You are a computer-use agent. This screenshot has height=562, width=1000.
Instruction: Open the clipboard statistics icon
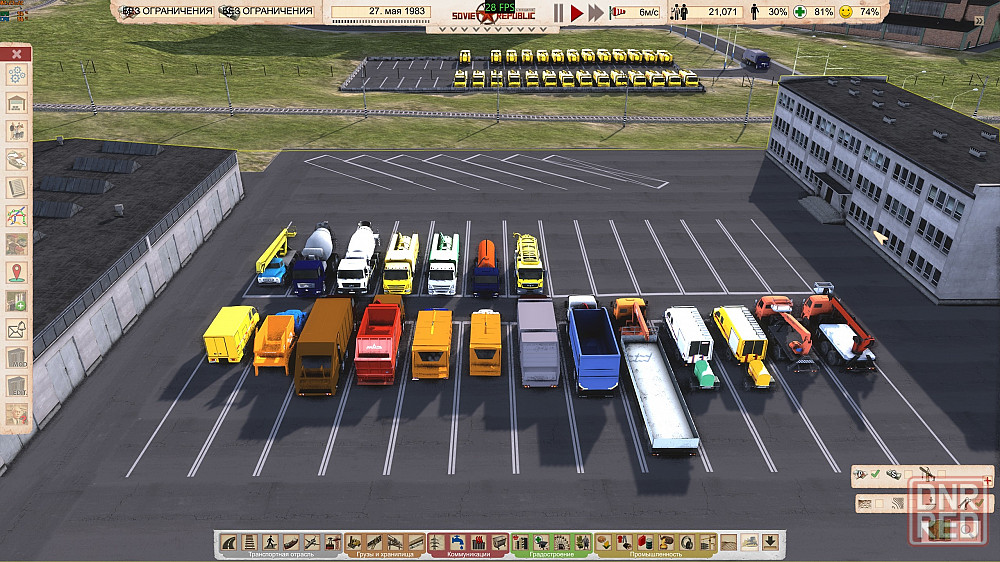click(17, 187)
